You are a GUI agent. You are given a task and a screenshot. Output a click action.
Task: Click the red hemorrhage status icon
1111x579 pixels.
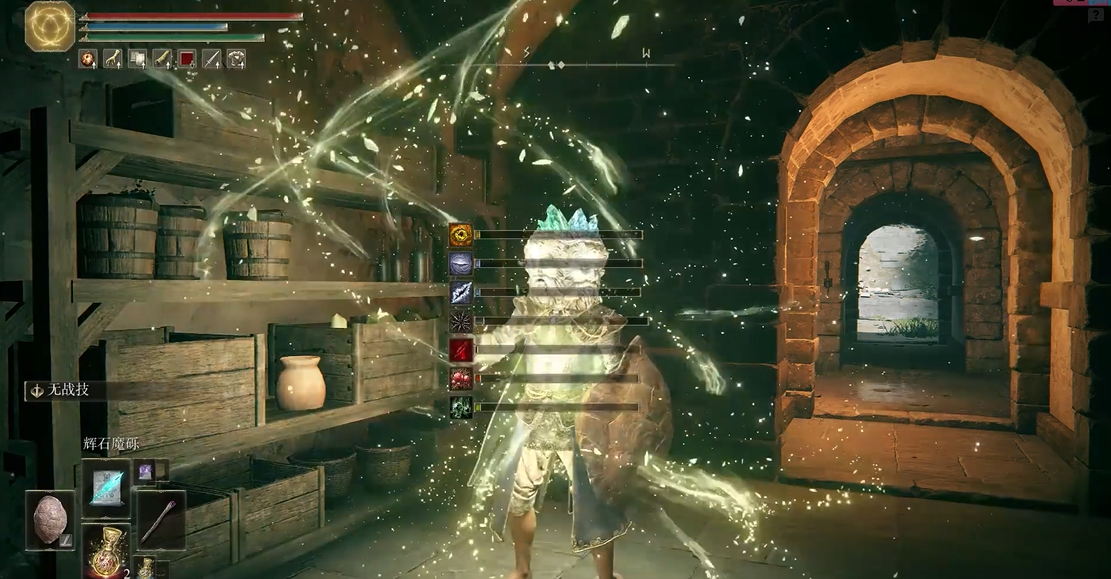461,350
